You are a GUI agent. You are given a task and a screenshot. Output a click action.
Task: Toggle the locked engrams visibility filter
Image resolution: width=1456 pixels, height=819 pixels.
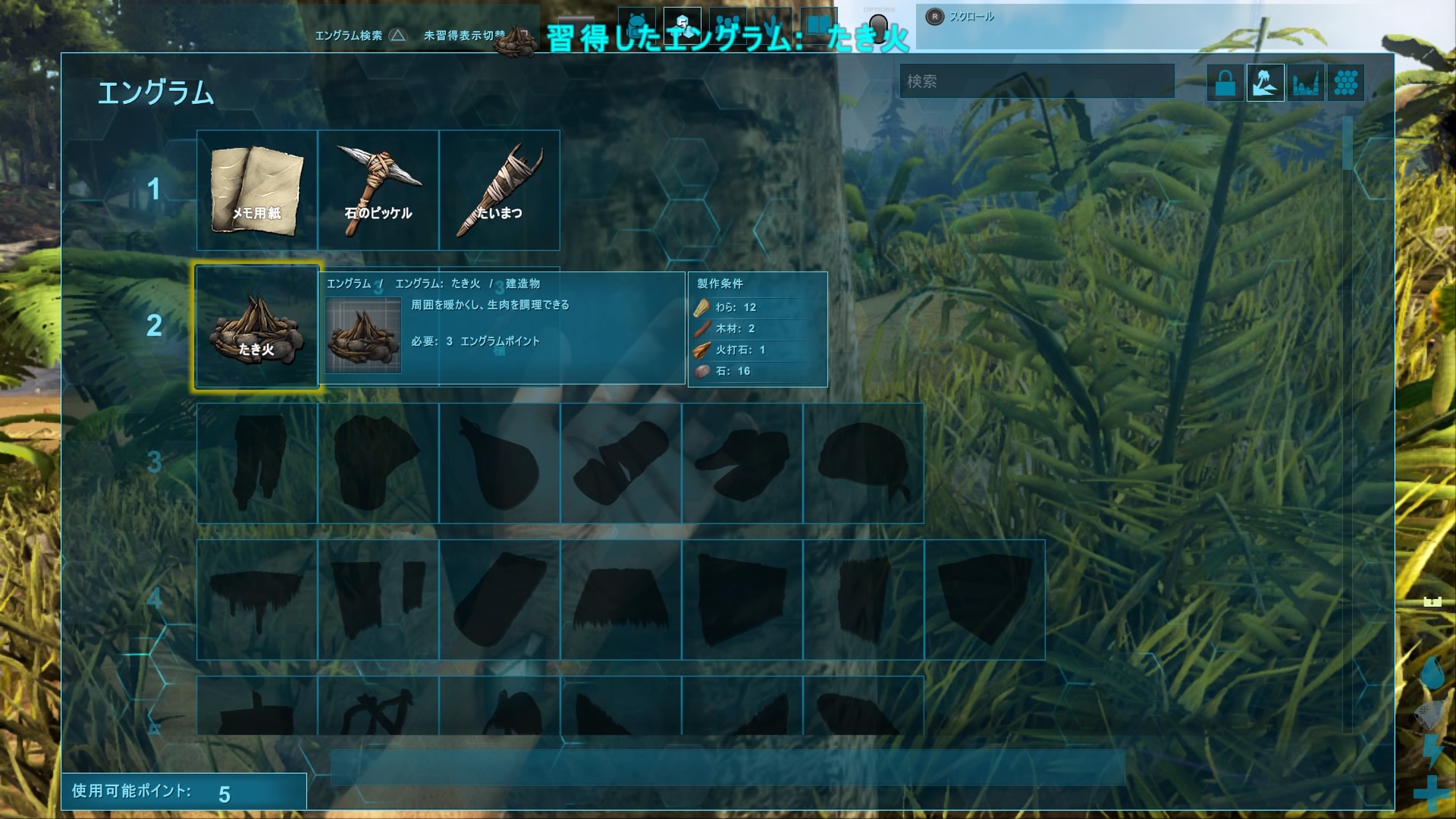tap(1225, 82)
